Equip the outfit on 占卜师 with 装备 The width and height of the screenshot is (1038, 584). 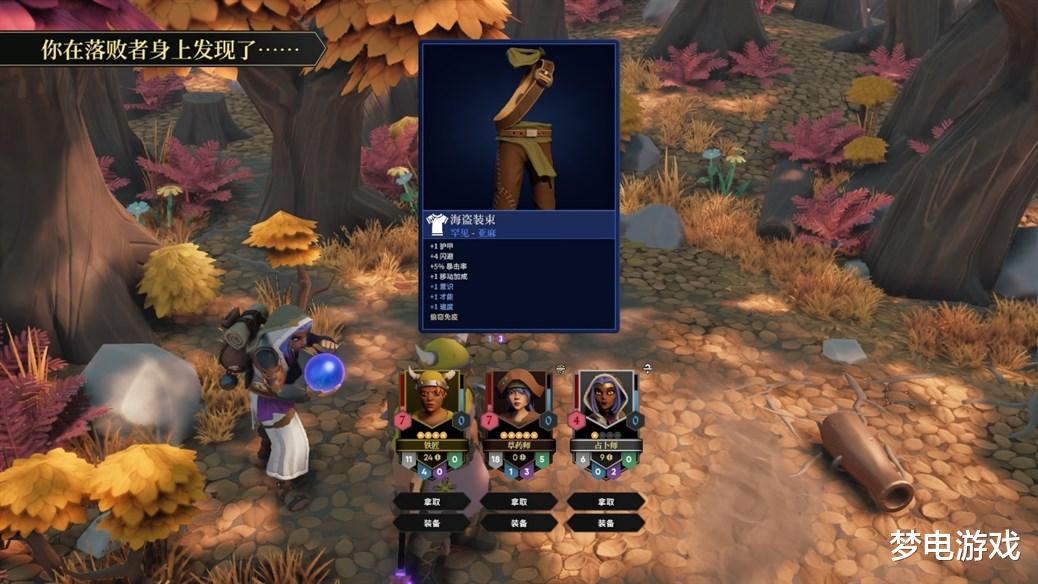point(605,522)
